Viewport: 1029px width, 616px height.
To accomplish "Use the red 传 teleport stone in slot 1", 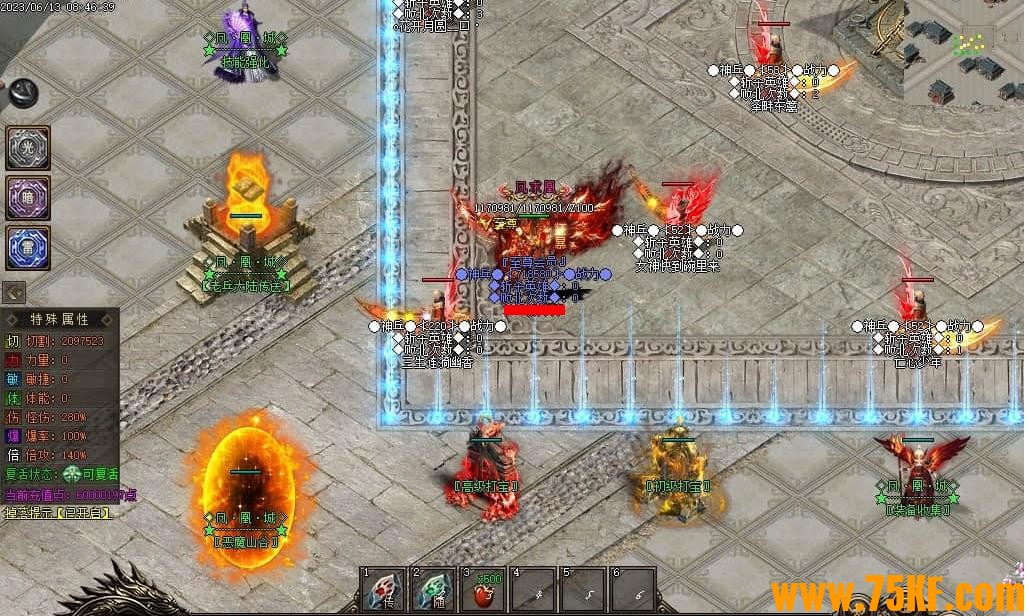I will (x=383, y=591).
